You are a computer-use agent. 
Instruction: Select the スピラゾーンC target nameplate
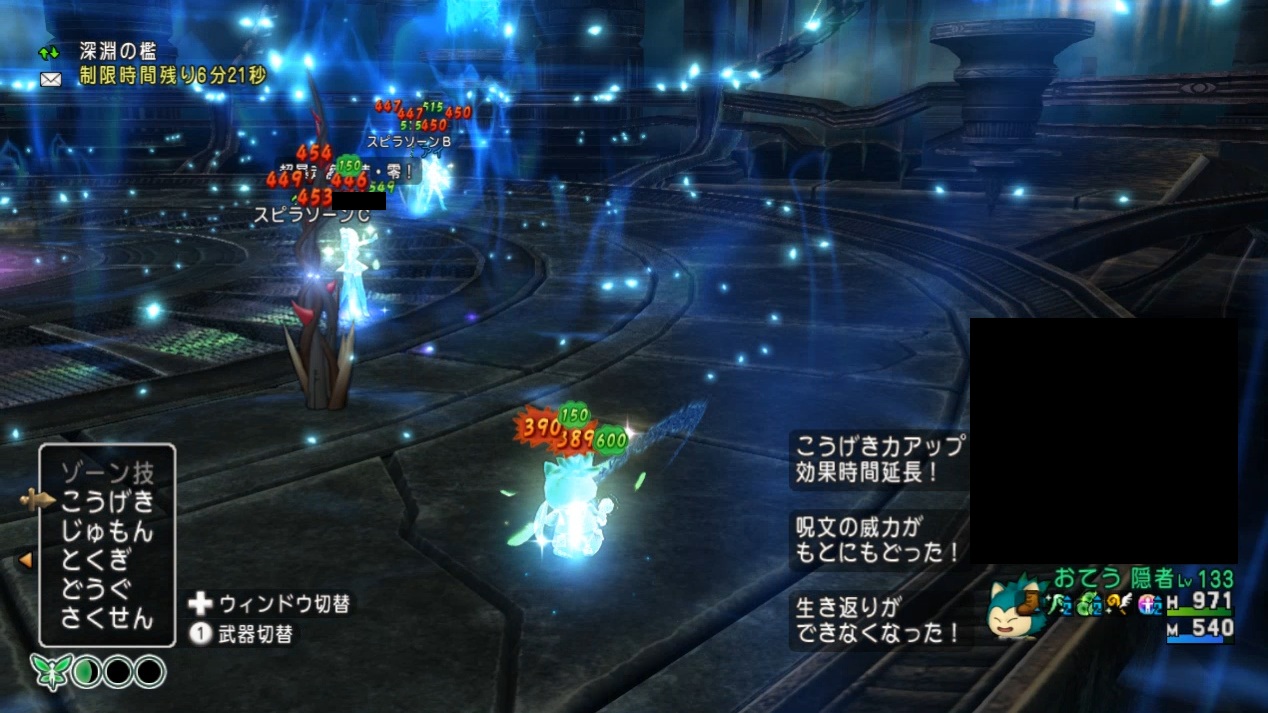[x=311, y=213]
